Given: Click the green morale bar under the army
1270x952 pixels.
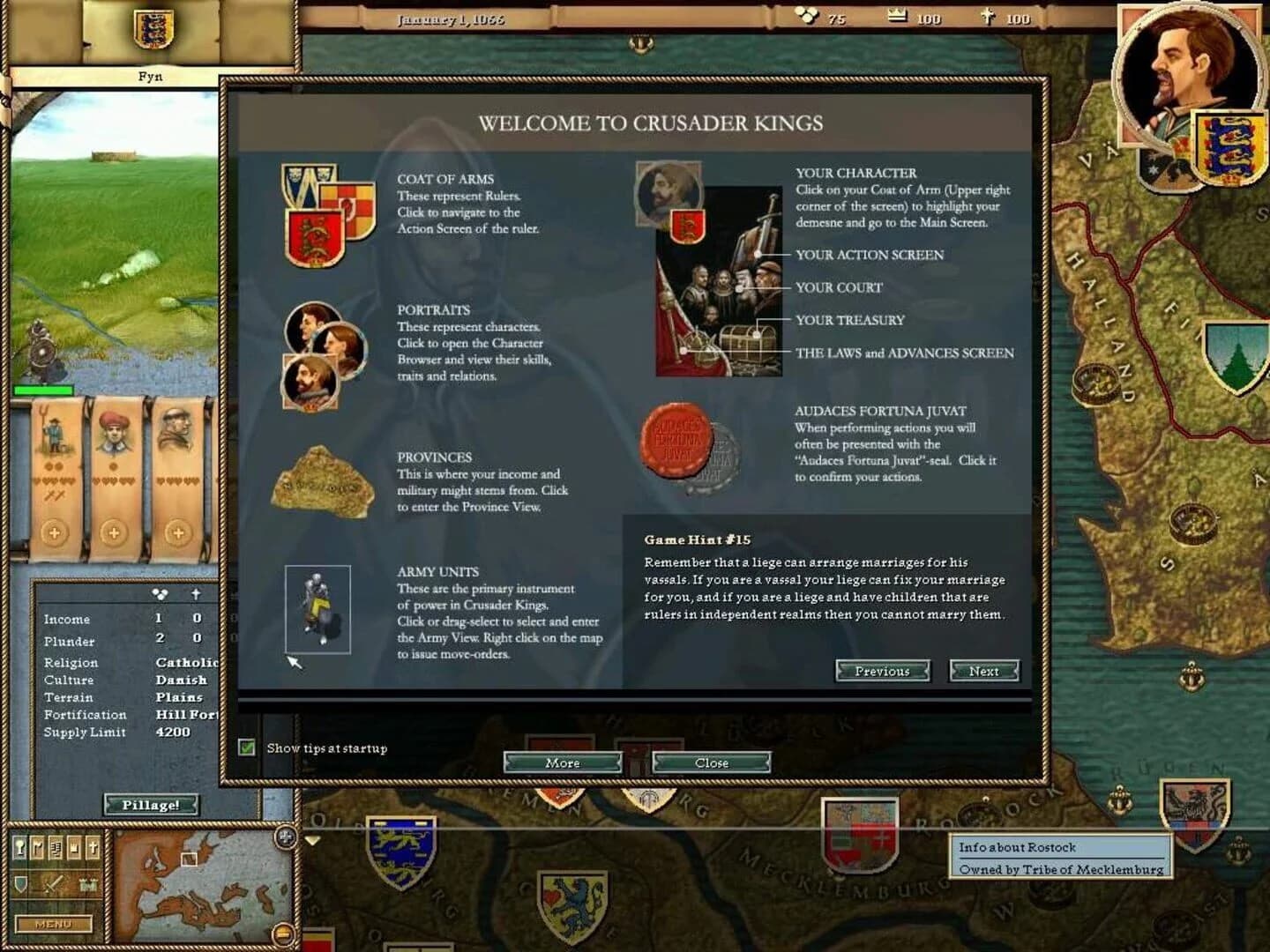Looking at the screenshot, I should (x=44, y=389).
